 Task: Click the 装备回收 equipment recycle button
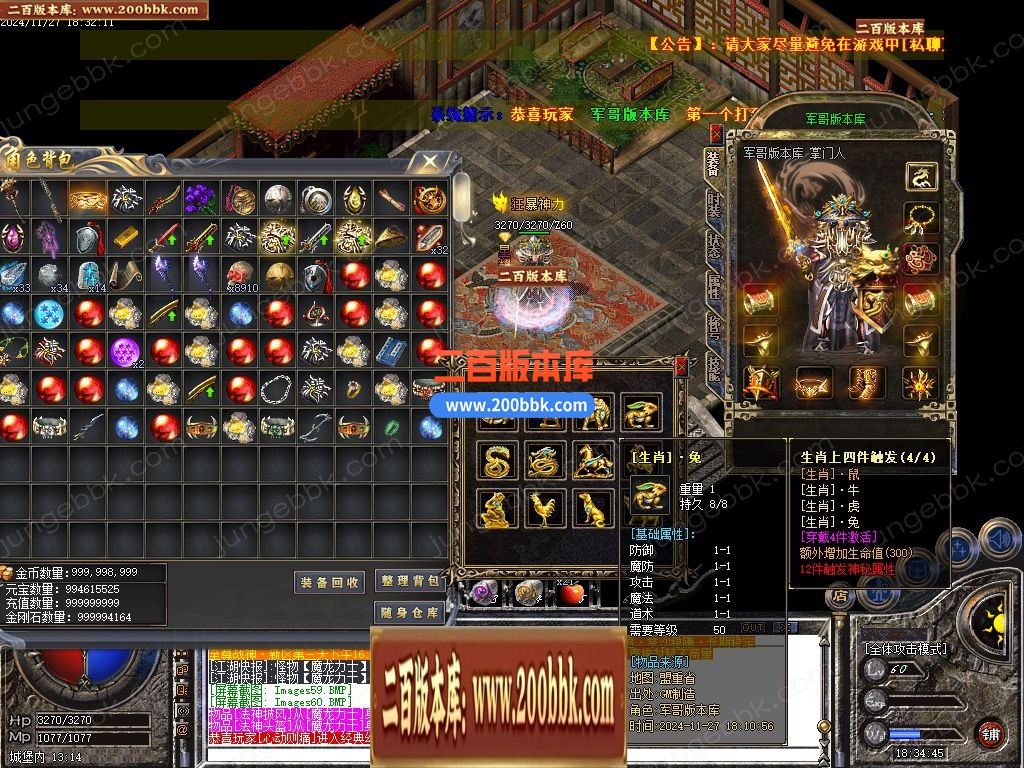(x=329, y=583)
